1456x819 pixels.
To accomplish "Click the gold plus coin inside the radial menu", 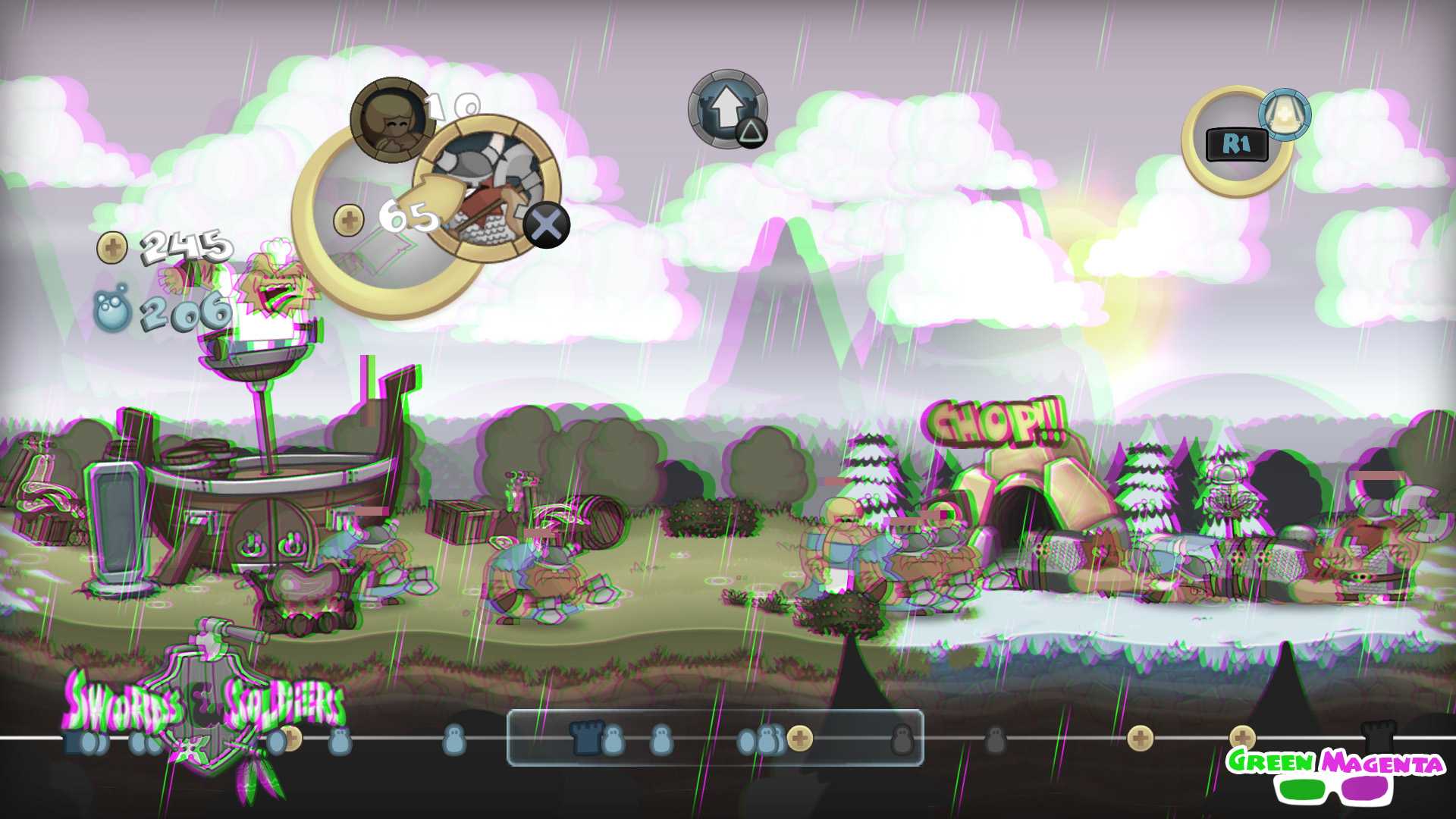I will [347, 218].
